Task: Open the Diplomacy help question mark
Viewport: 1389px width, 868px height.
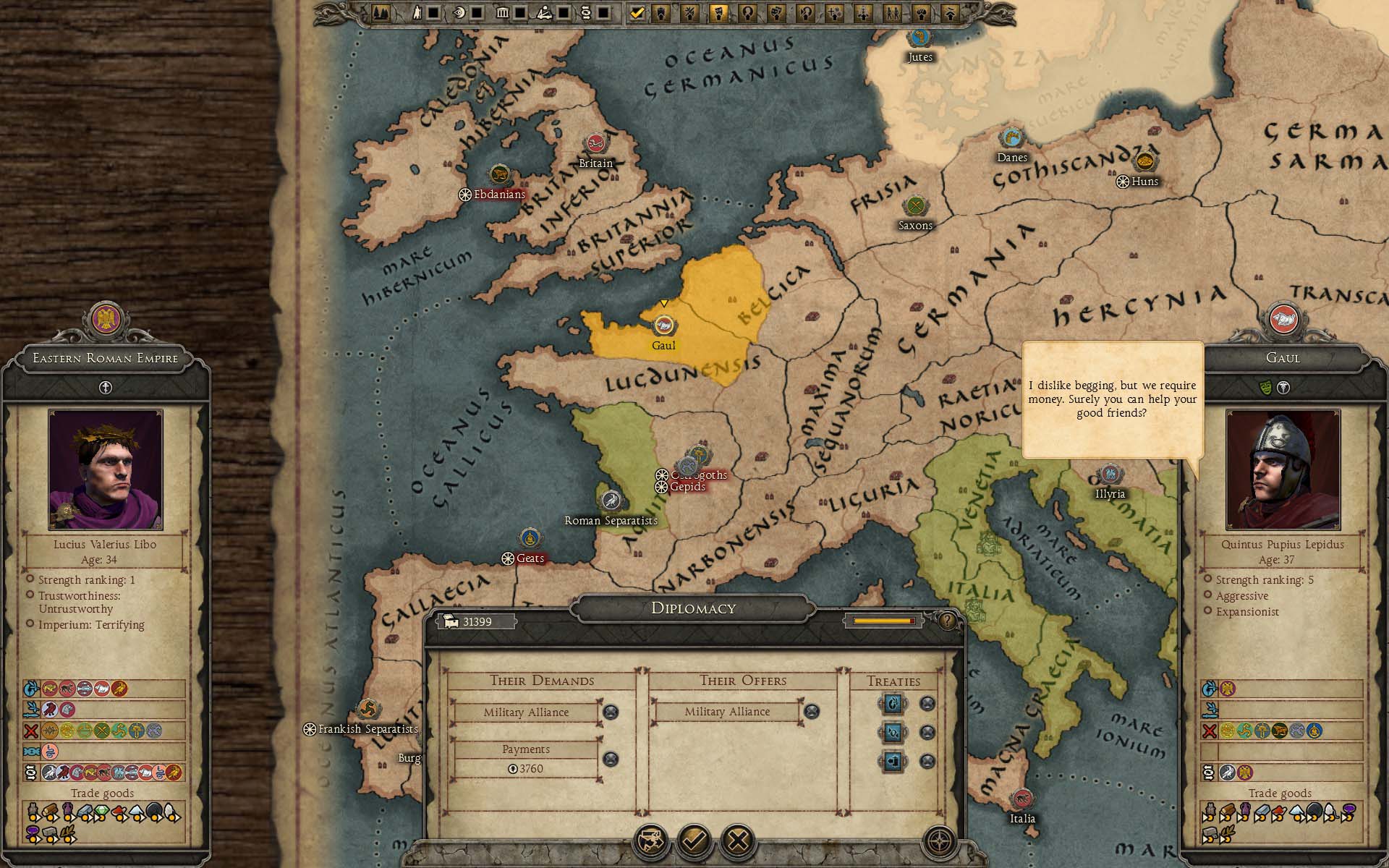Action: pos(946,620)
